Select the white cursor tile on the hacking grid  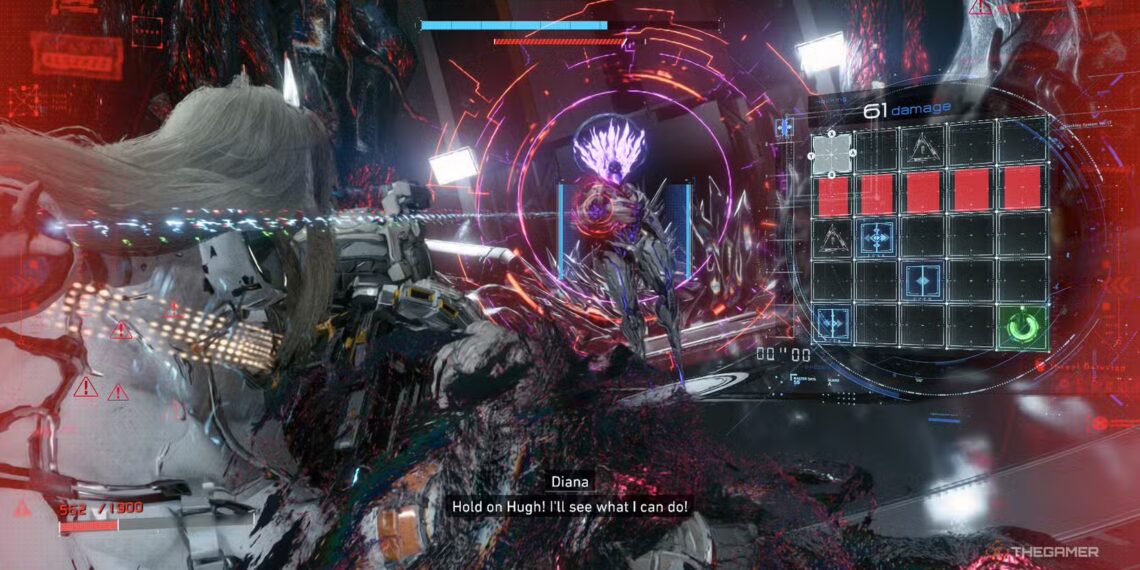tap(832, 152)
